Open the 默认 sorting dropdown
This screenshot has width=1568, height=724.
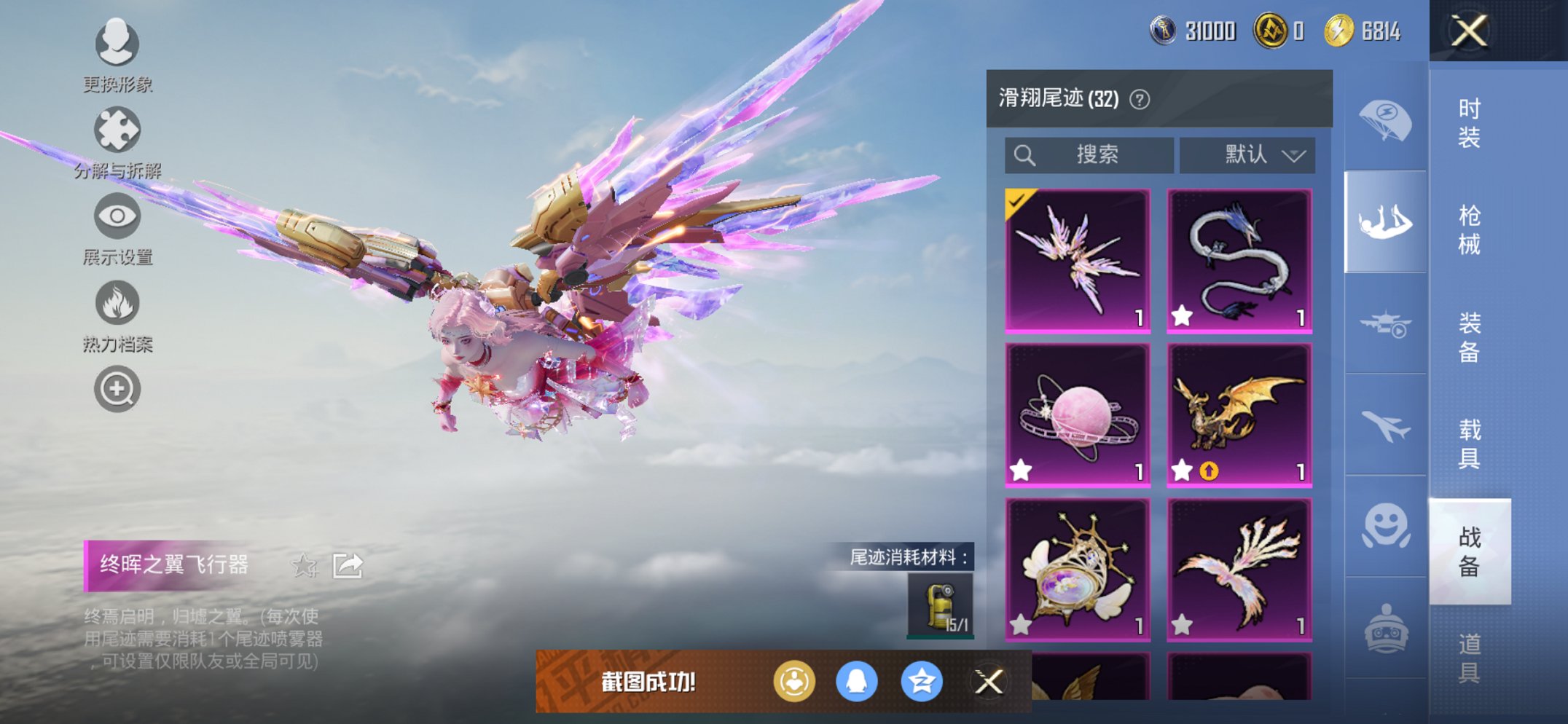1247,154
